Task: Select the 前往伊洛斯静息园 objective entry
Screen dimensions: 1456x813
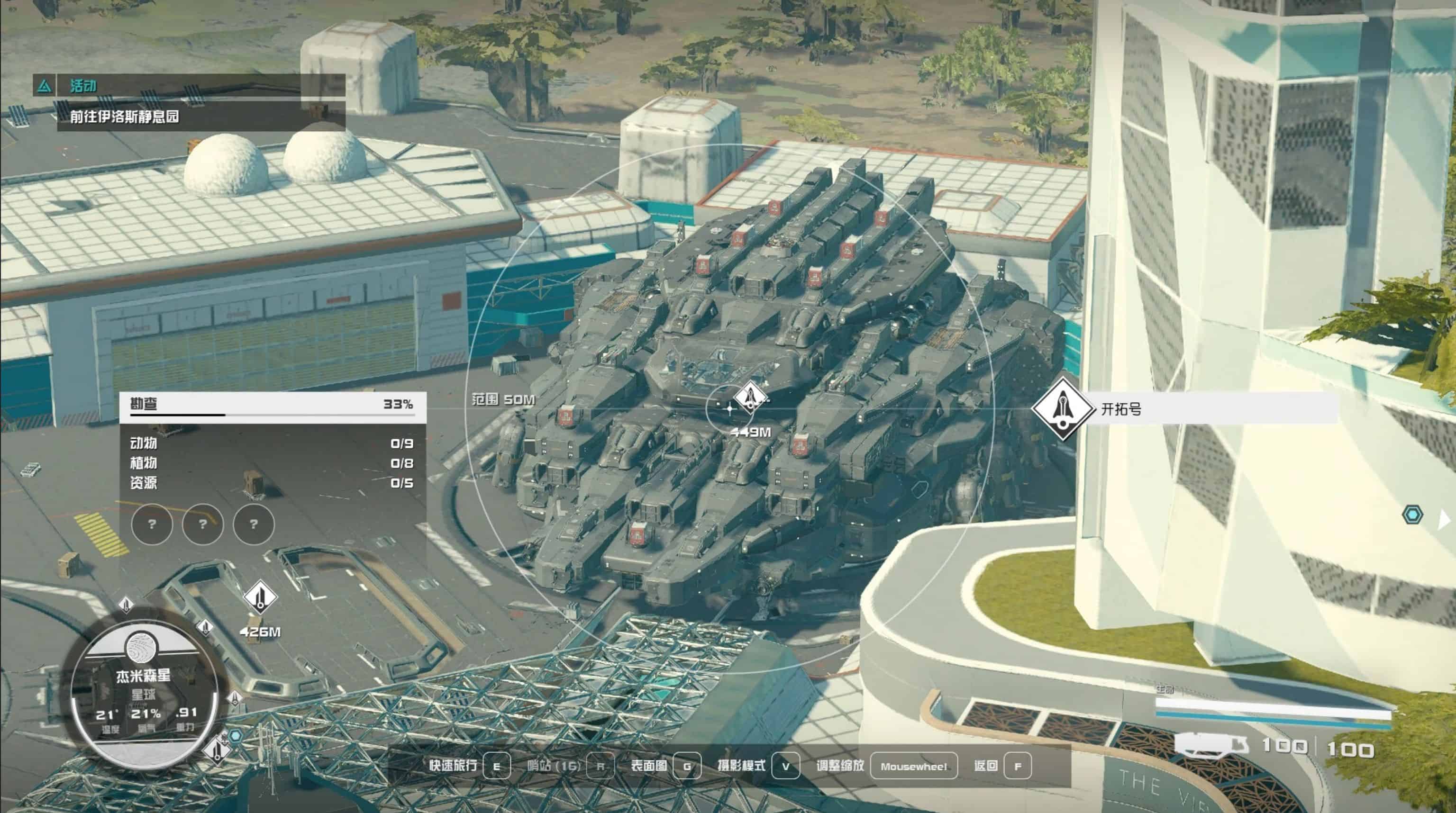Action: click(125, 117)
